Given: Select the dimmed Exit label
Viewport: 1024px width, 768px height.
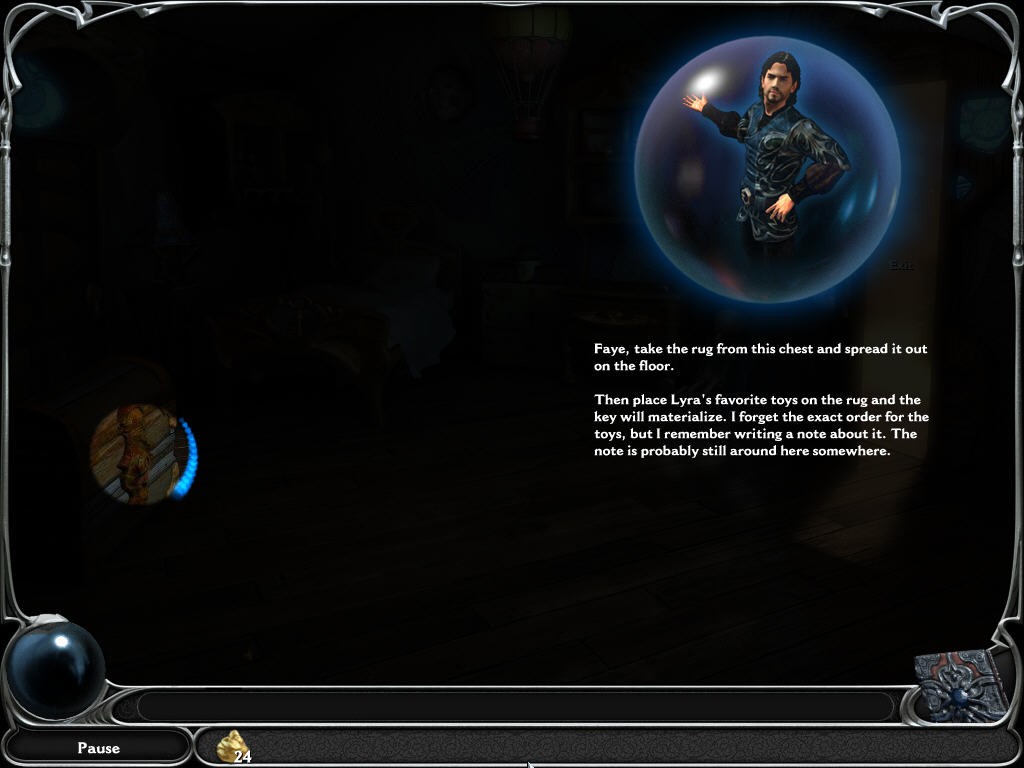Looking at the screenshot, I should coord(901,264).
